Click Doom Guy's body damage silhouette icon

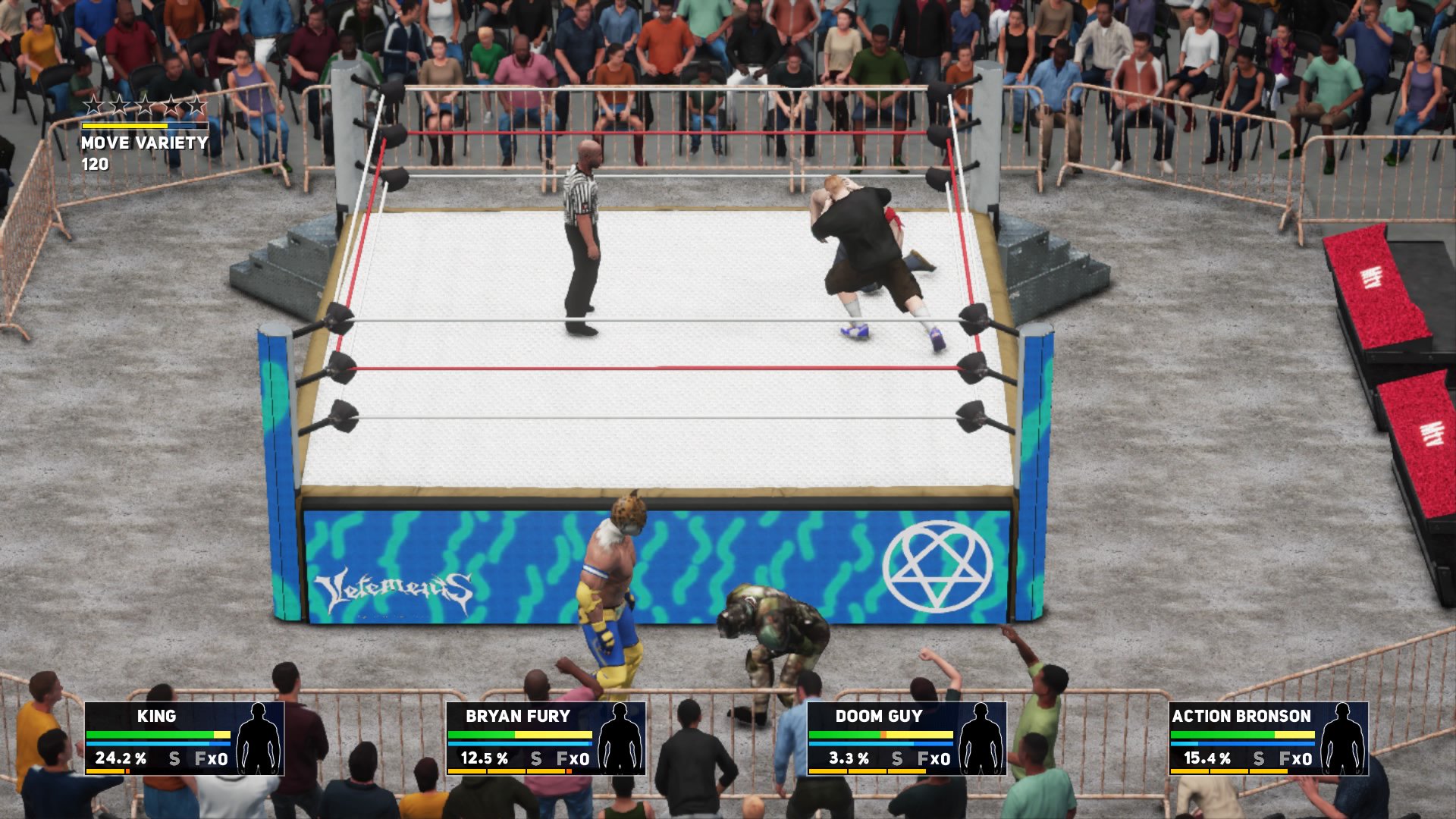[x=981, y=738]
